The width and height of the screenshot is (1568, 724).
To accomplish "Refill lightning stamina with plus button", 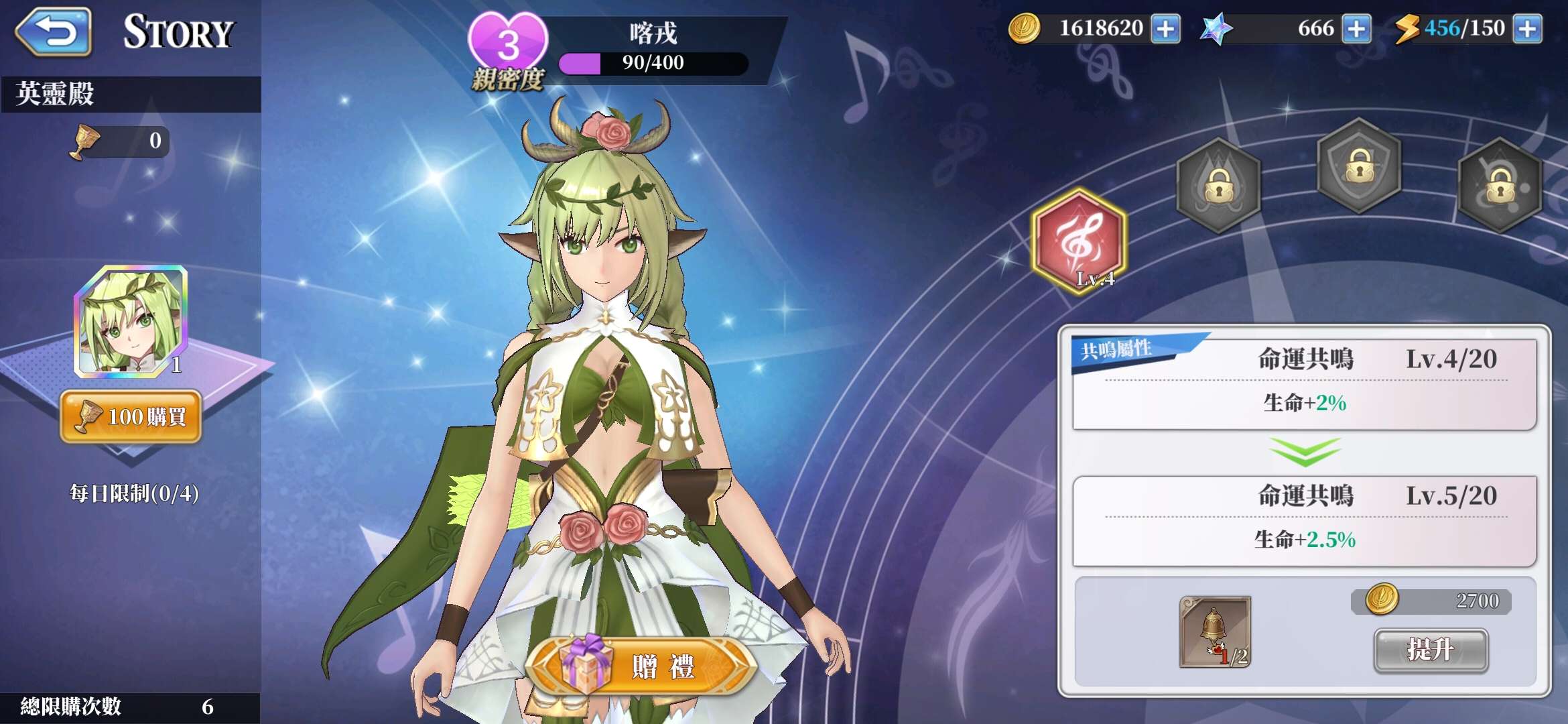I will pos(1527,29).
